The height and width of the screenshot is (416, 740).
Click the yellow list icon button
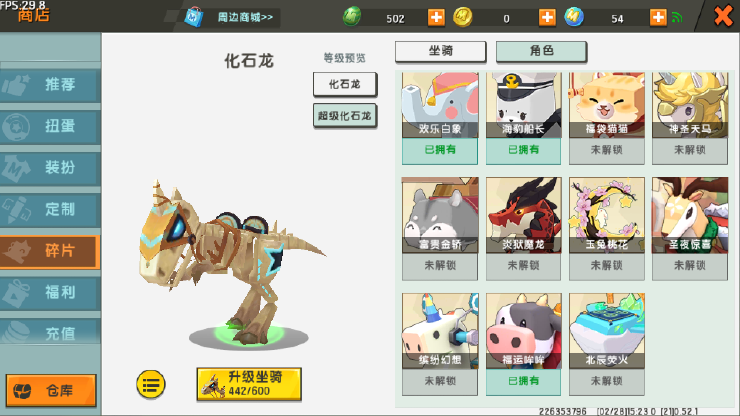[151, 382]
